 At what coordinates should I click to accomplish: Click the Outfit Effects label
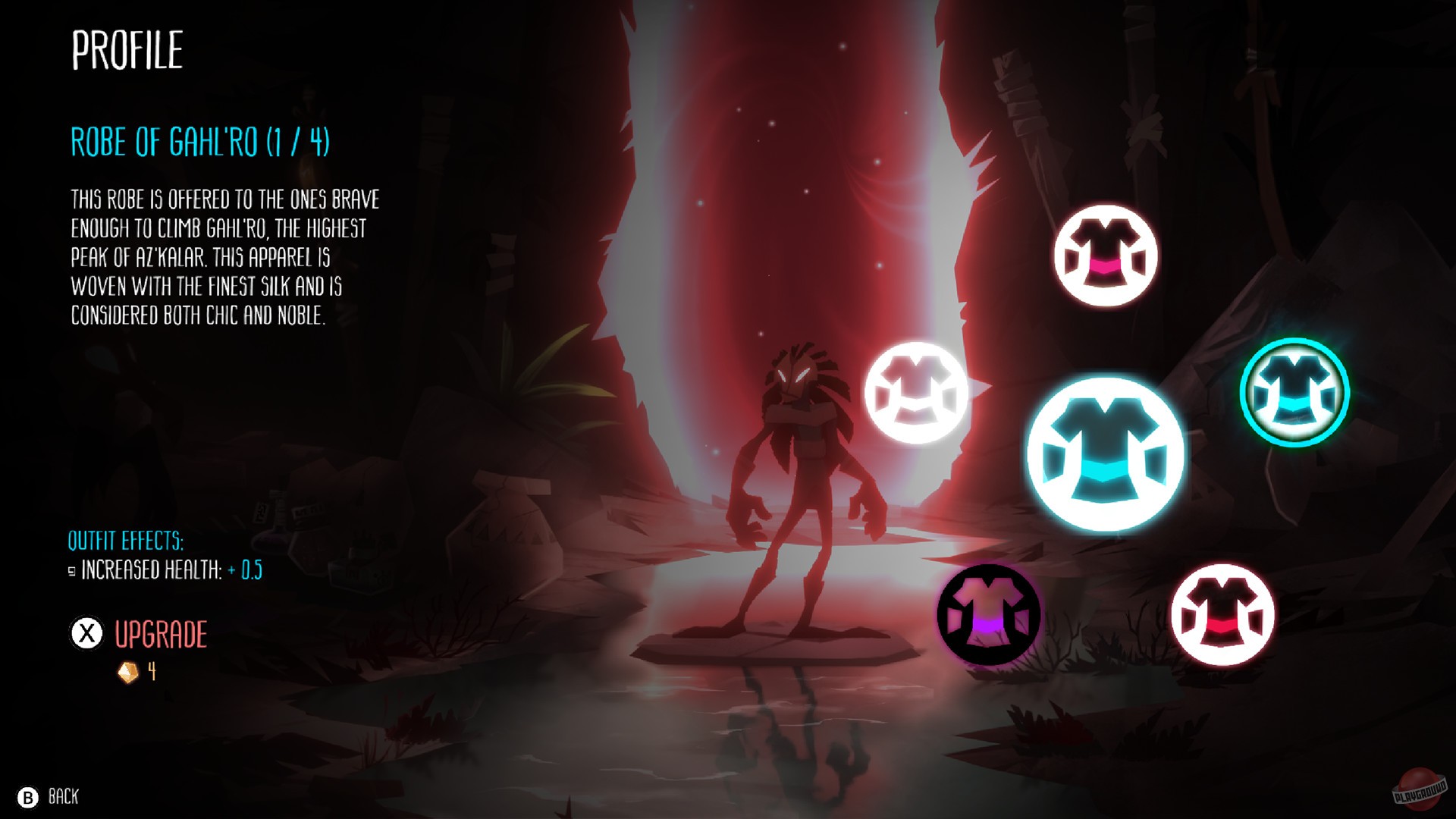[126, 541]
